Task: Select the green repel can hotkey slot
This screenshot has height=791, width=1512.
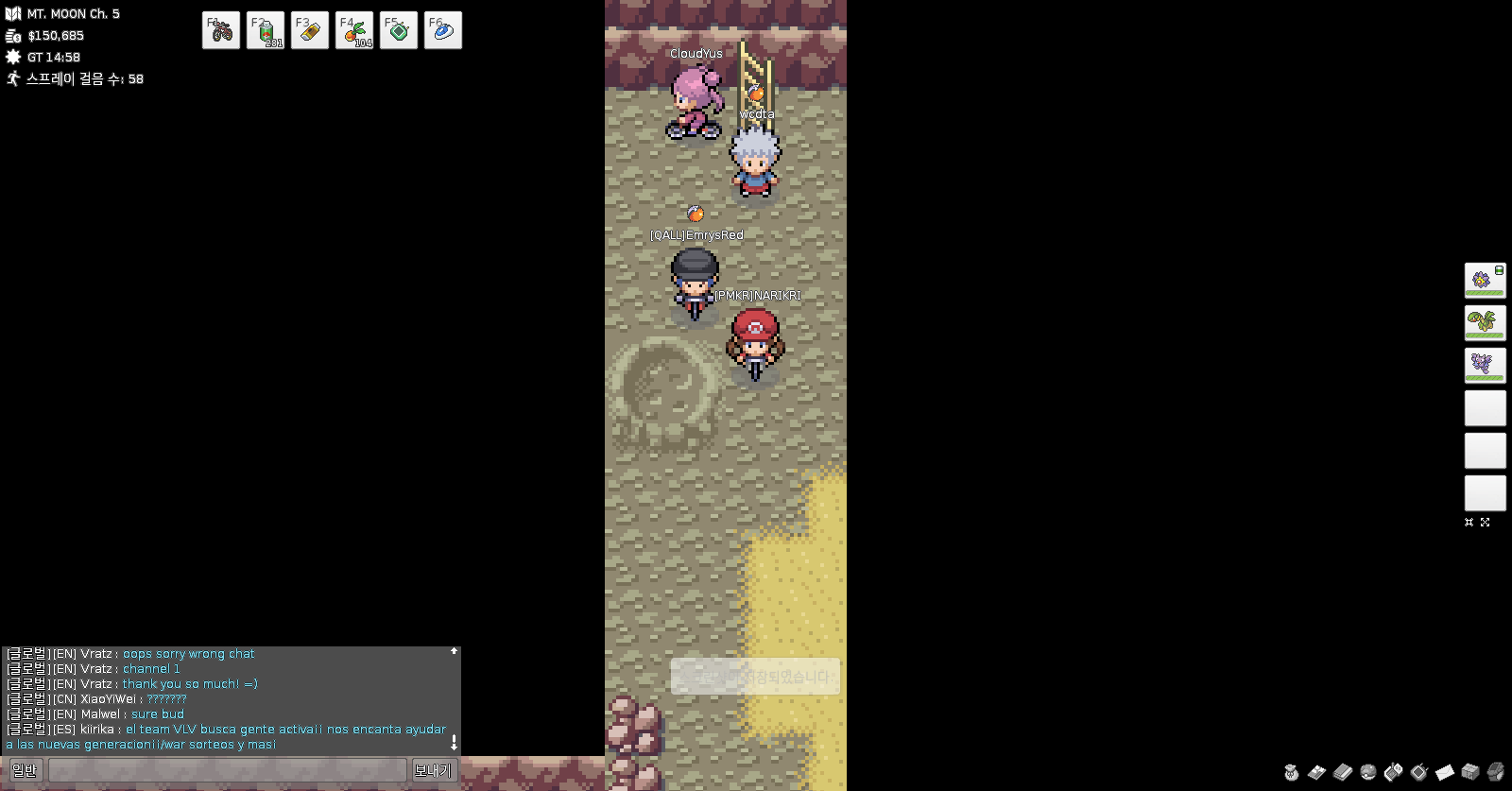Action: [266, 30]
